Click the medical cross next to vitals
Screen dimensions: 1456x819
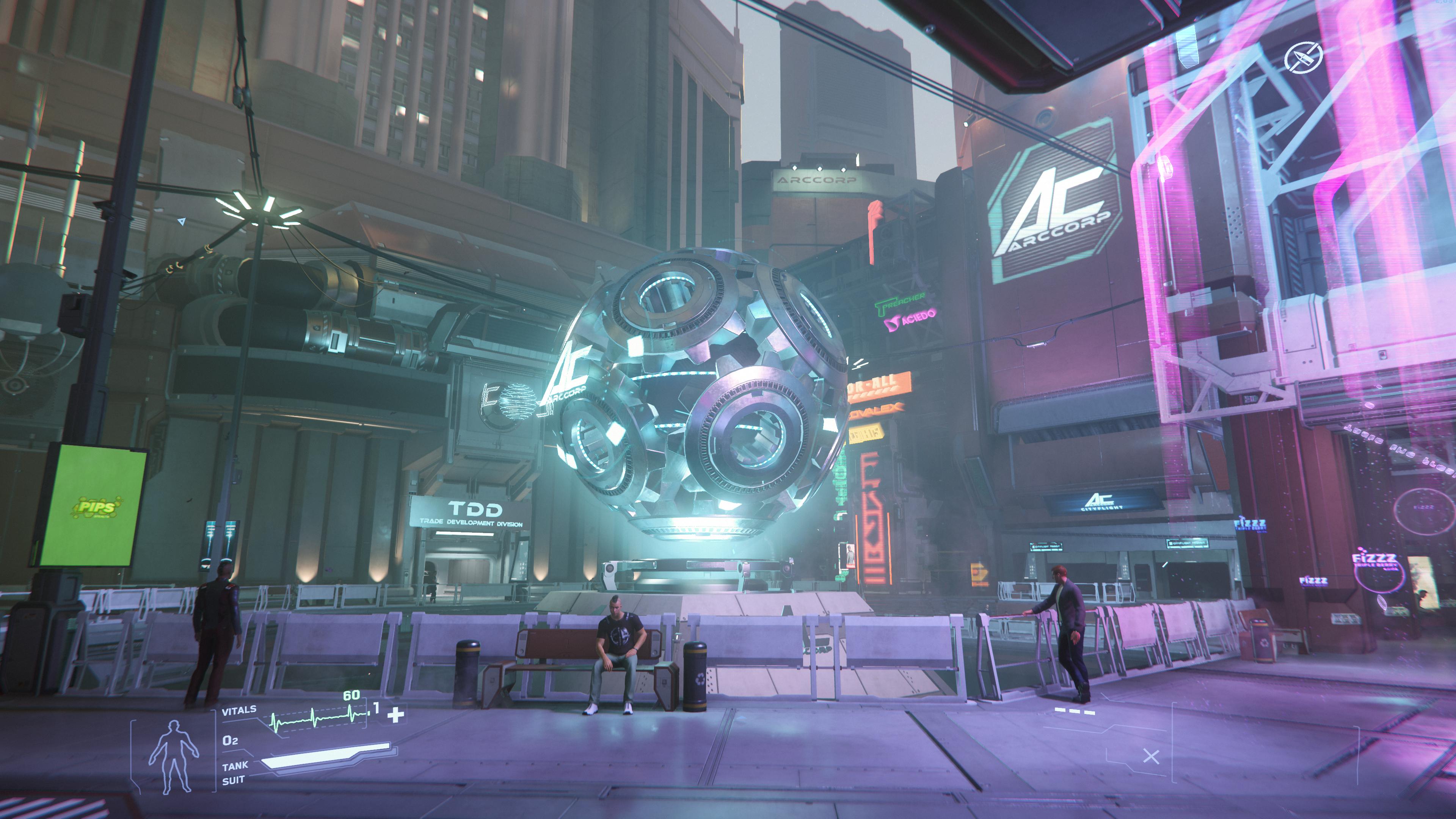tap(395, 715)
